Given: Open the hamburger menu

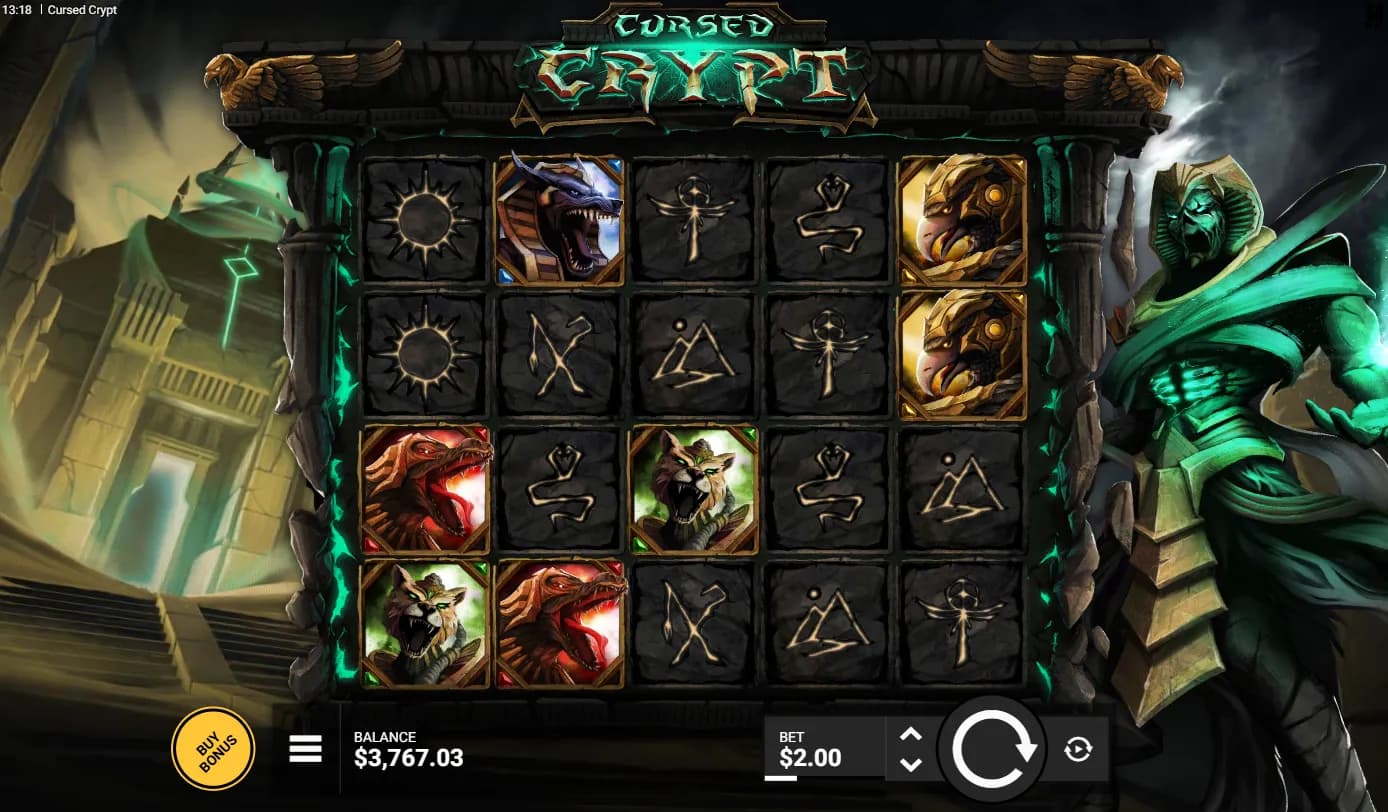Looking at the screenshot, I should (305, 748).
